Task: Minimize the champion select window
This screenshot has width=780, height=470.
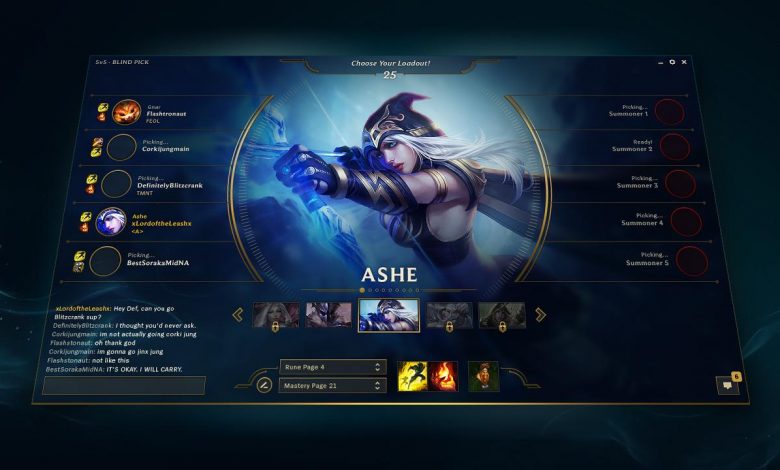Action: 659,63
